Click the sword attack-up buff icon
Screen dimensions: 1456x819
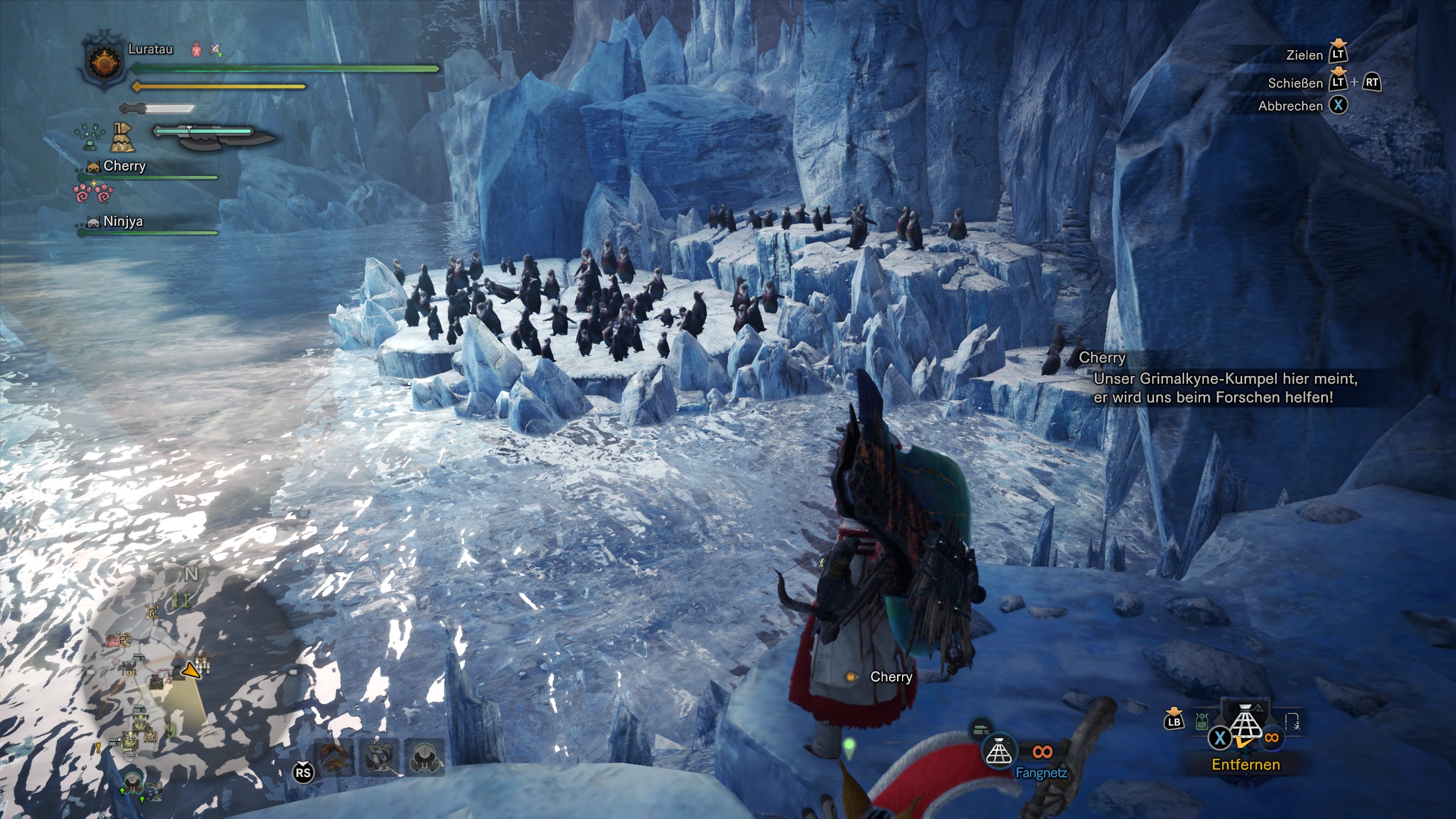click(x=216, y=50)
